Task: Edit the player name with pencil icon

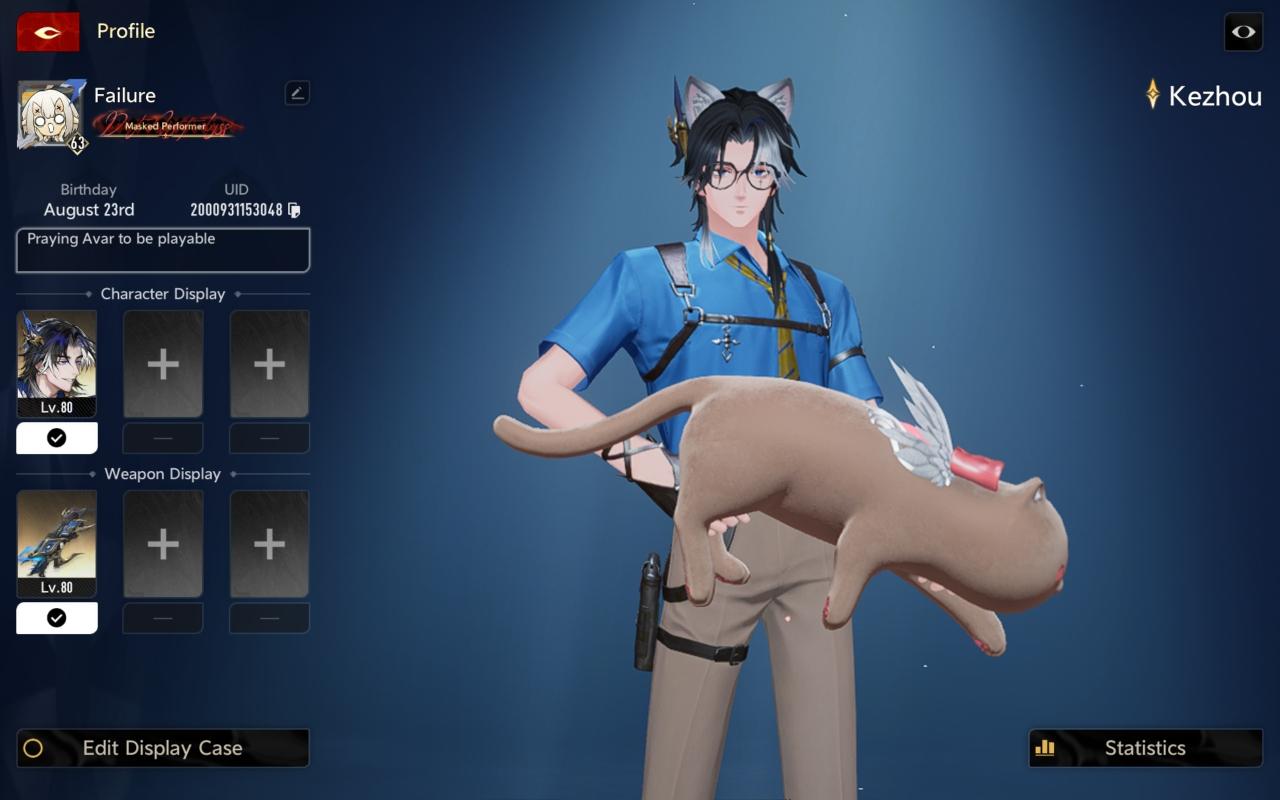Action: [297, 93]
